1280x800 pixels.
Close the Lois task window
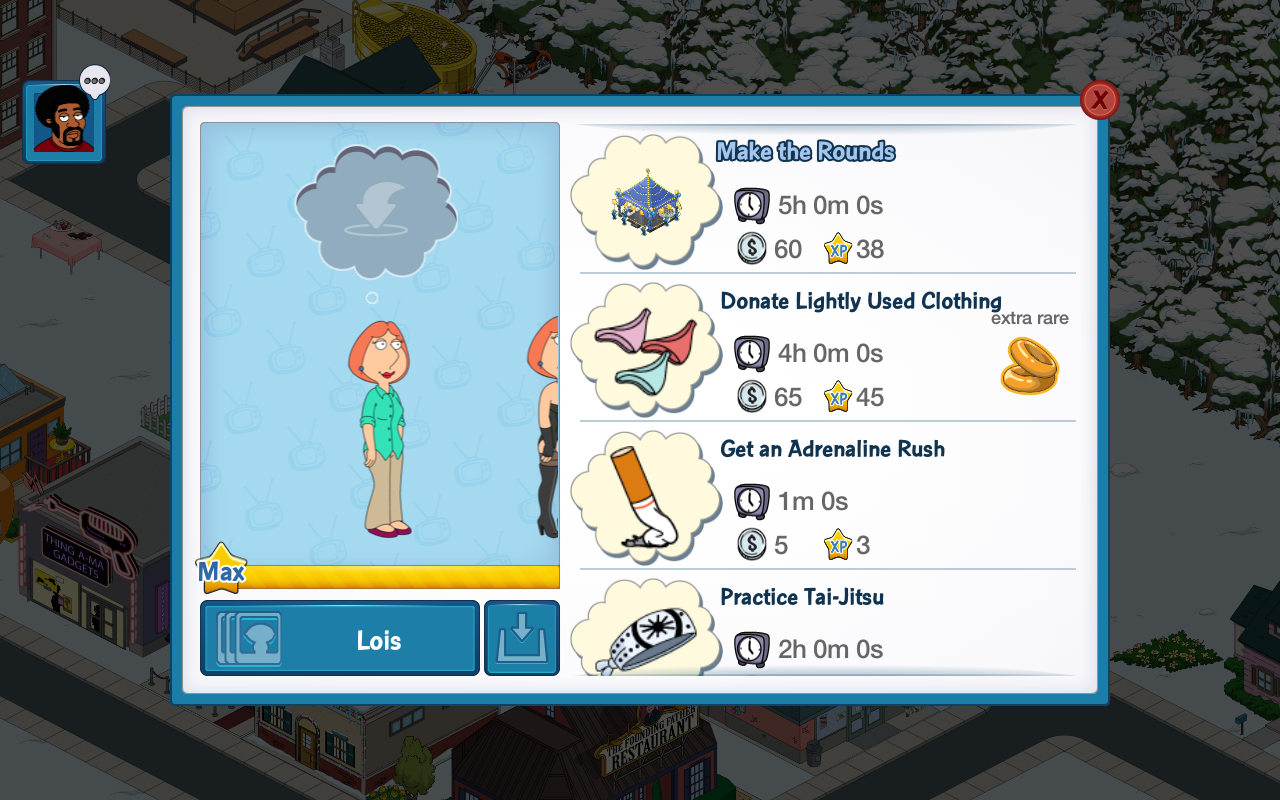click(x=1099, y=100)
